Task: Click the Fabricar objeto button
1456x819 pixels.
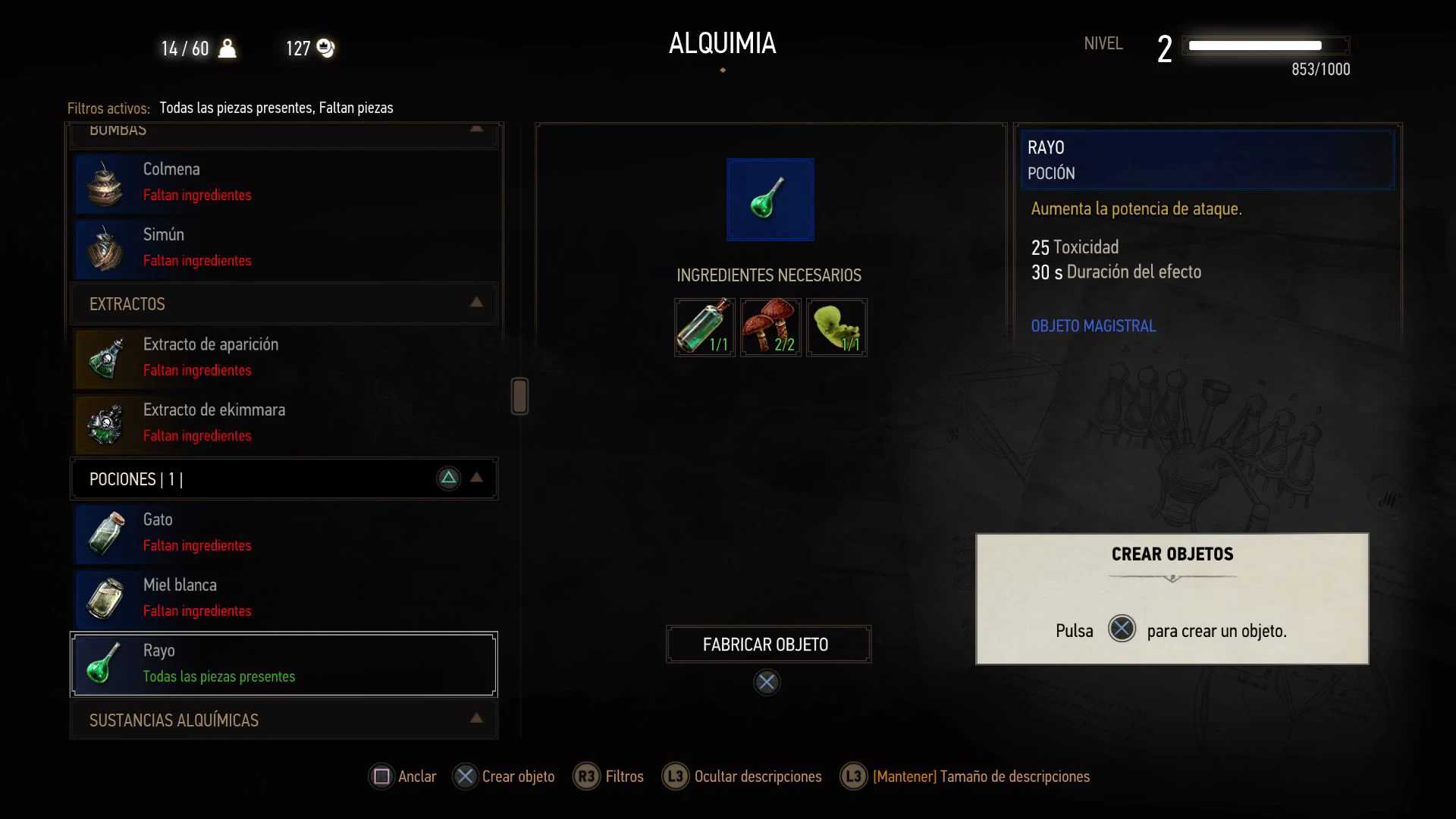Action: click(767, 645)
